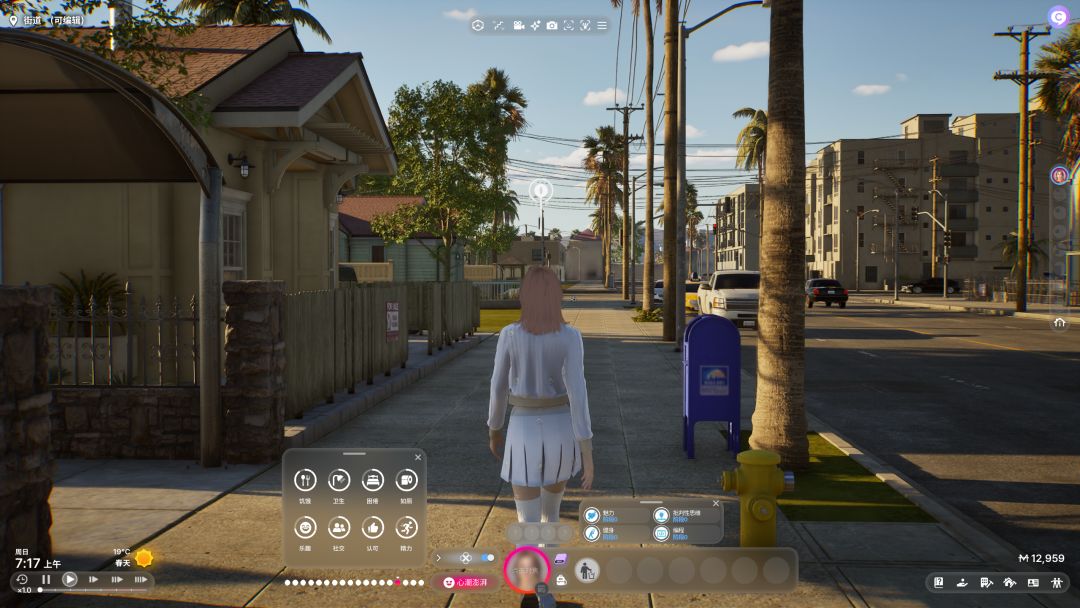The image size is (1080, 608).
Task: Click the purple circular logo icon
Action: tap(1058, 16)
